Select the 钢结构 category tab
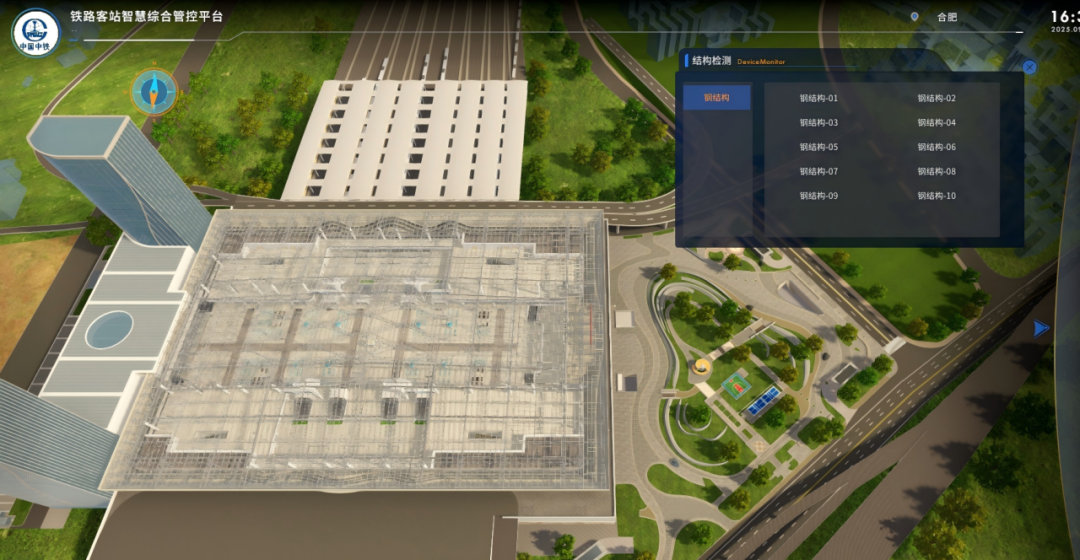 click(x=717, y=98)
